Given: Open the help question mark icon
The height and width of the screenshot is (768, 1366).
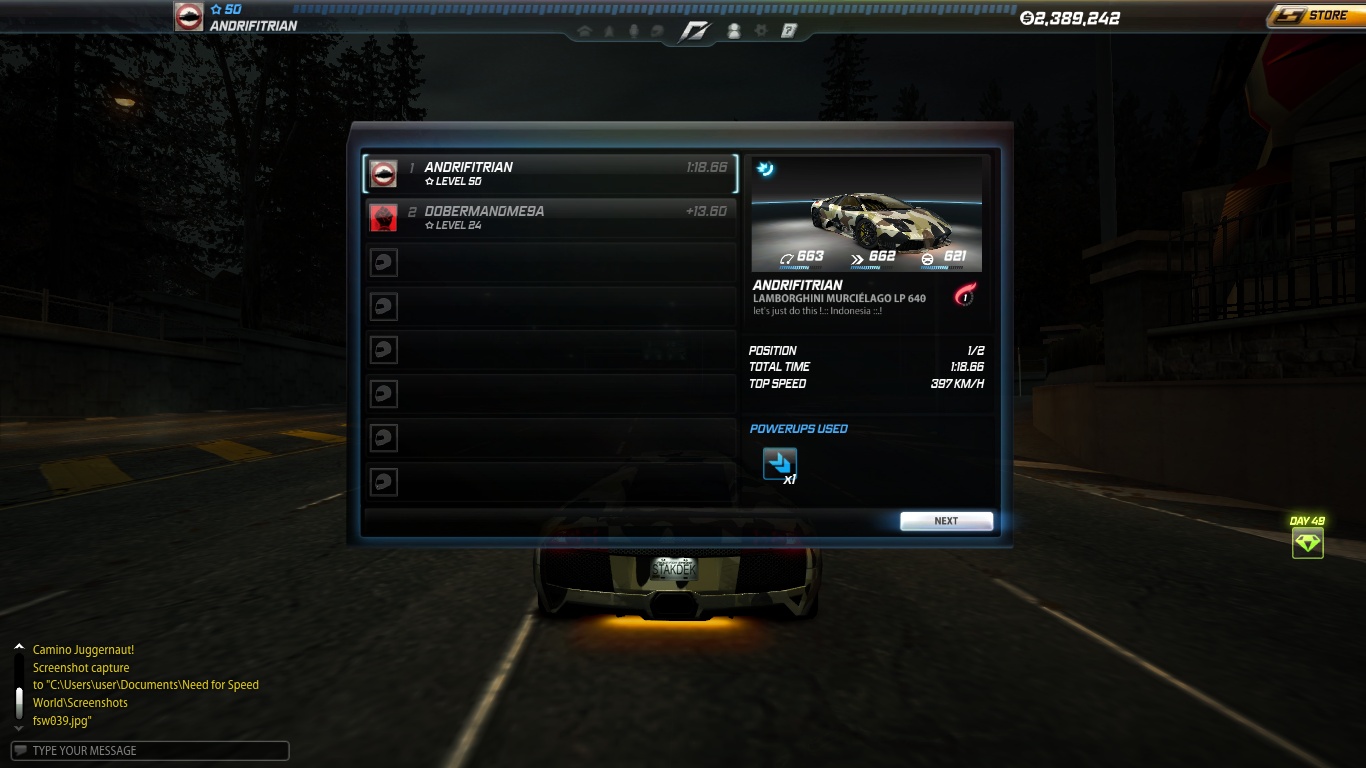Looking at the screenshot, I should pos(789,31).
